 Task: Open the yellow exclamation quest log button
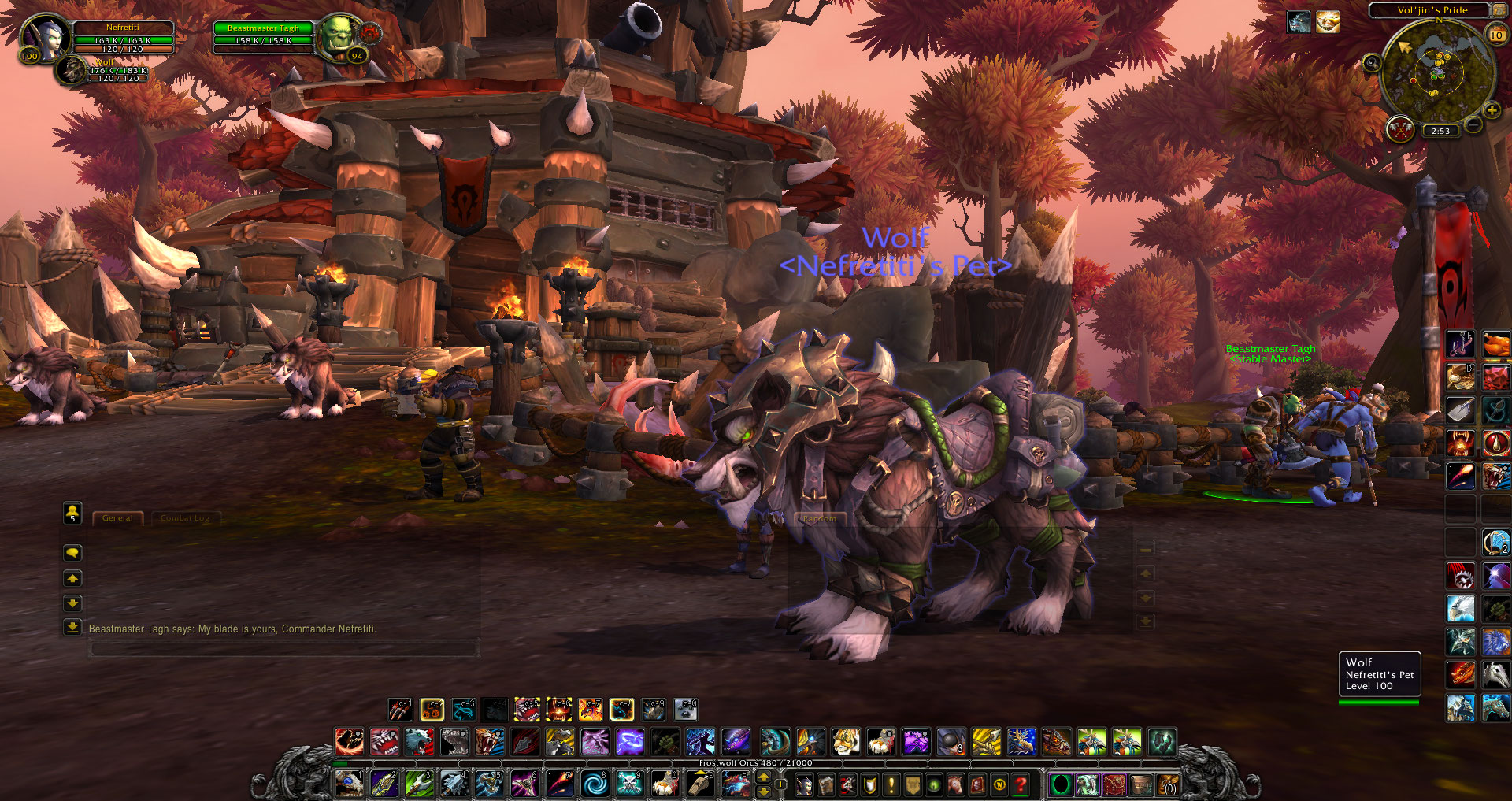tap(891, 784)
